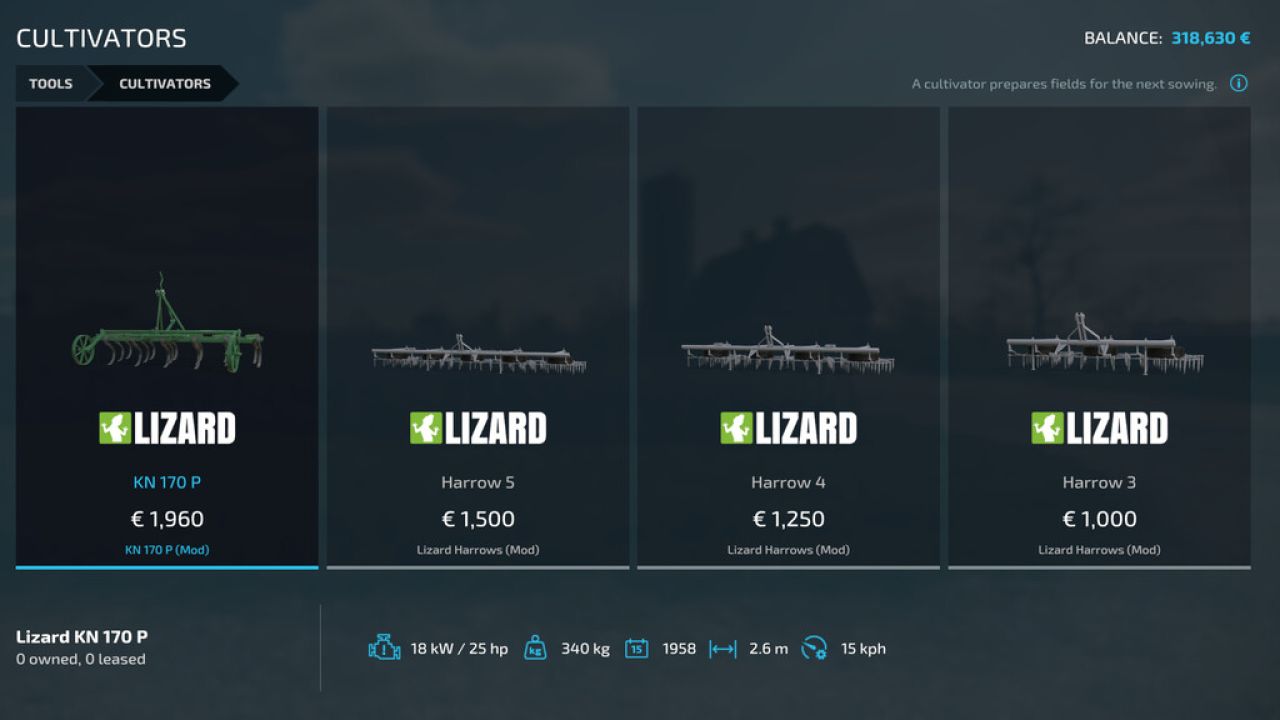Go back to the Tools breadcrumb
Image resolution: width=1280 pixels, height=720 pixels.
[x=50, y=84]
